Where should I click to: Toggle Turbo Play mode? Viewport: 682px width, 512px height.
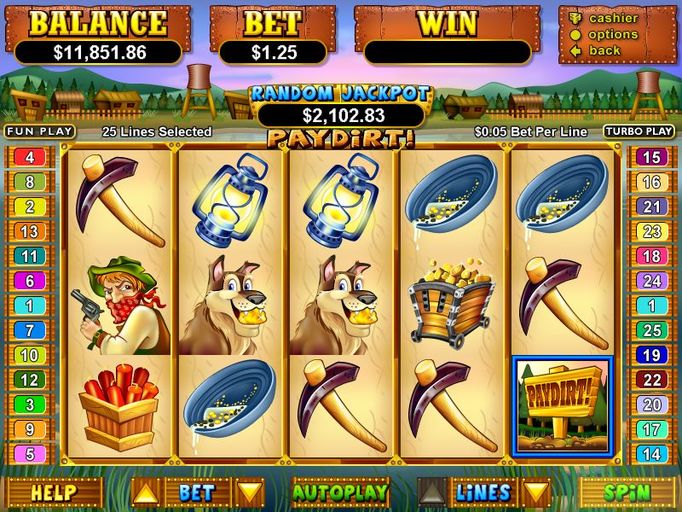(638, 131)
